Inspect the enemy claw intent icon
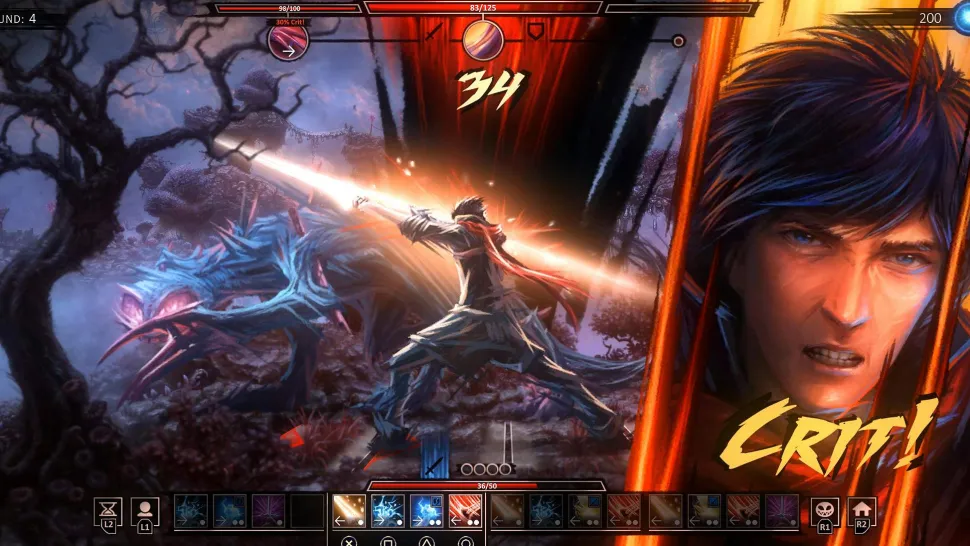The width and height of the screenshot is (970, 546). (288, 41)
